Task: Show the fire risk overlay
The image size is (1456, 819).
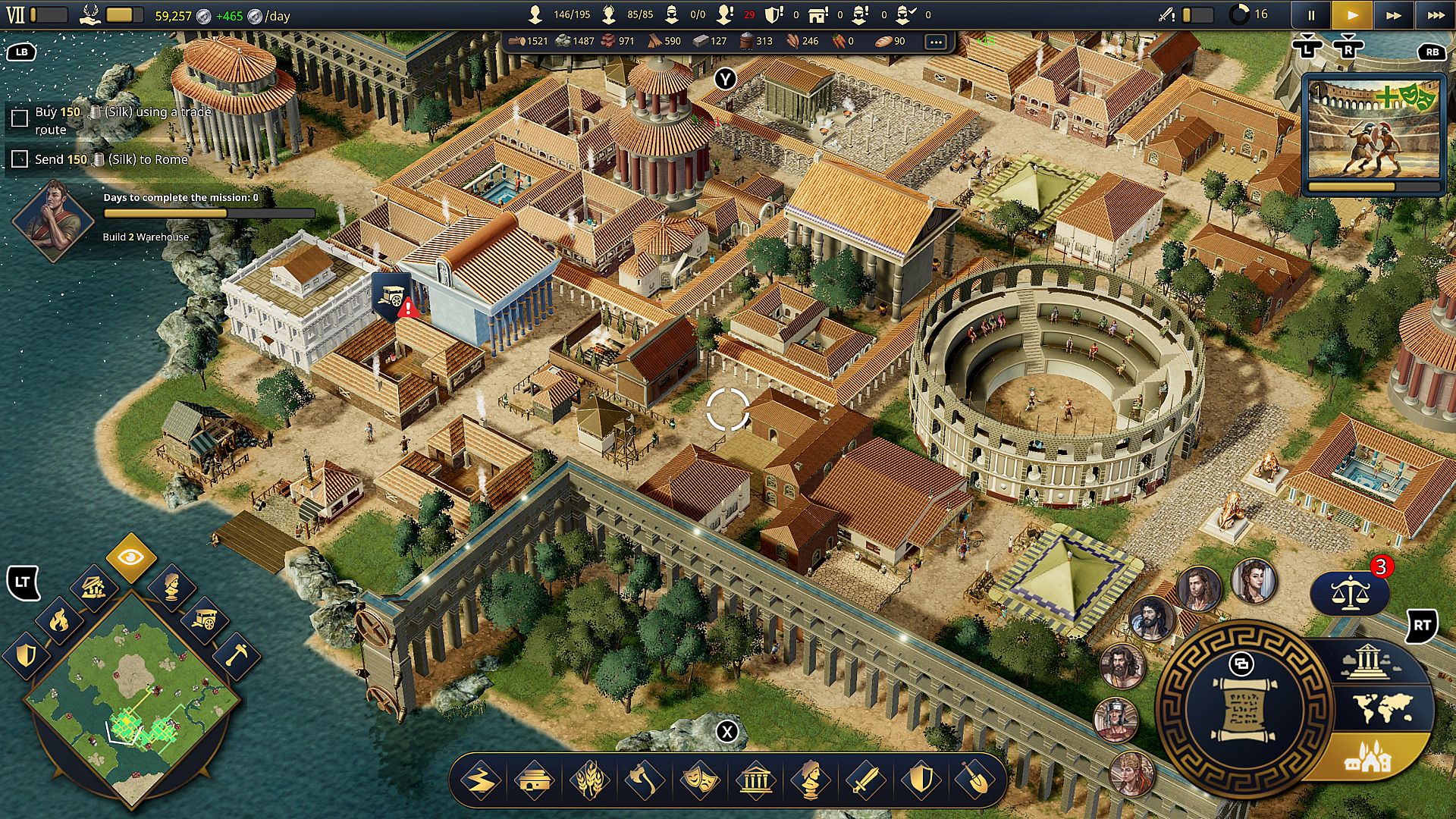Action: 58,621
